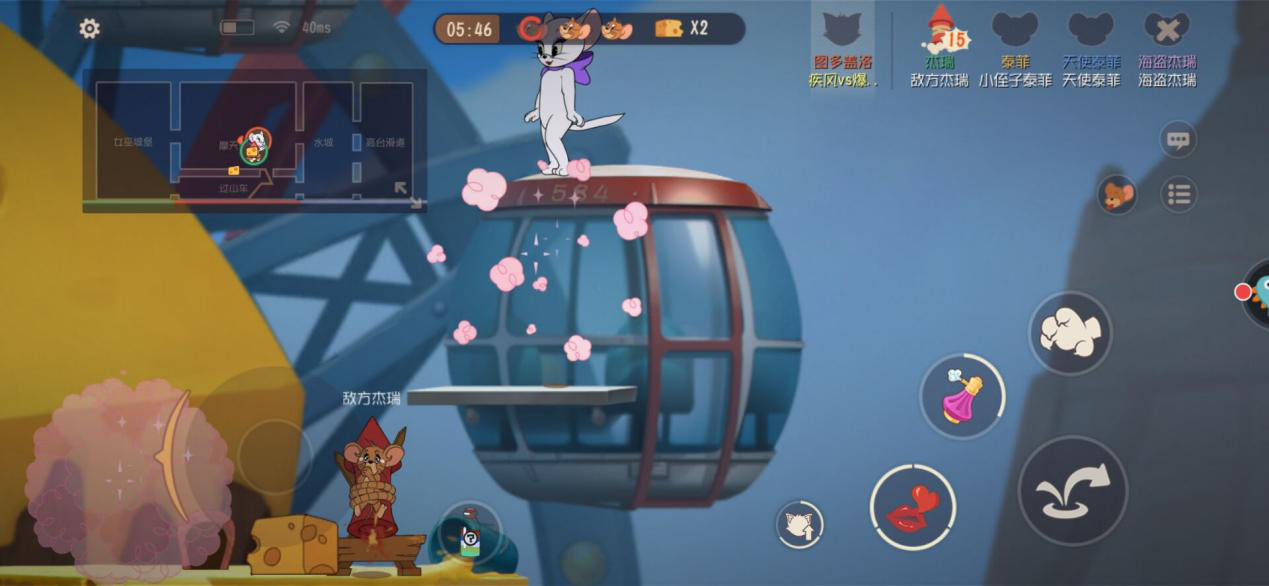Open the chat speech bubble button

click(1178, 140)
